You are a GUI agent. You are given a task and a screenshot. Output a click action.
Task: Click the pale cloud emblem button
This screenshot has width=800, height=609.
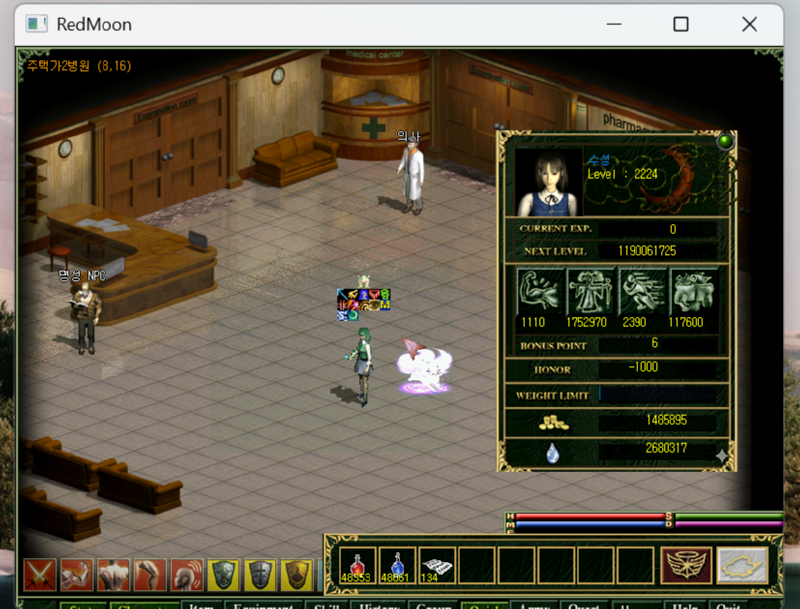coord(742,565)
